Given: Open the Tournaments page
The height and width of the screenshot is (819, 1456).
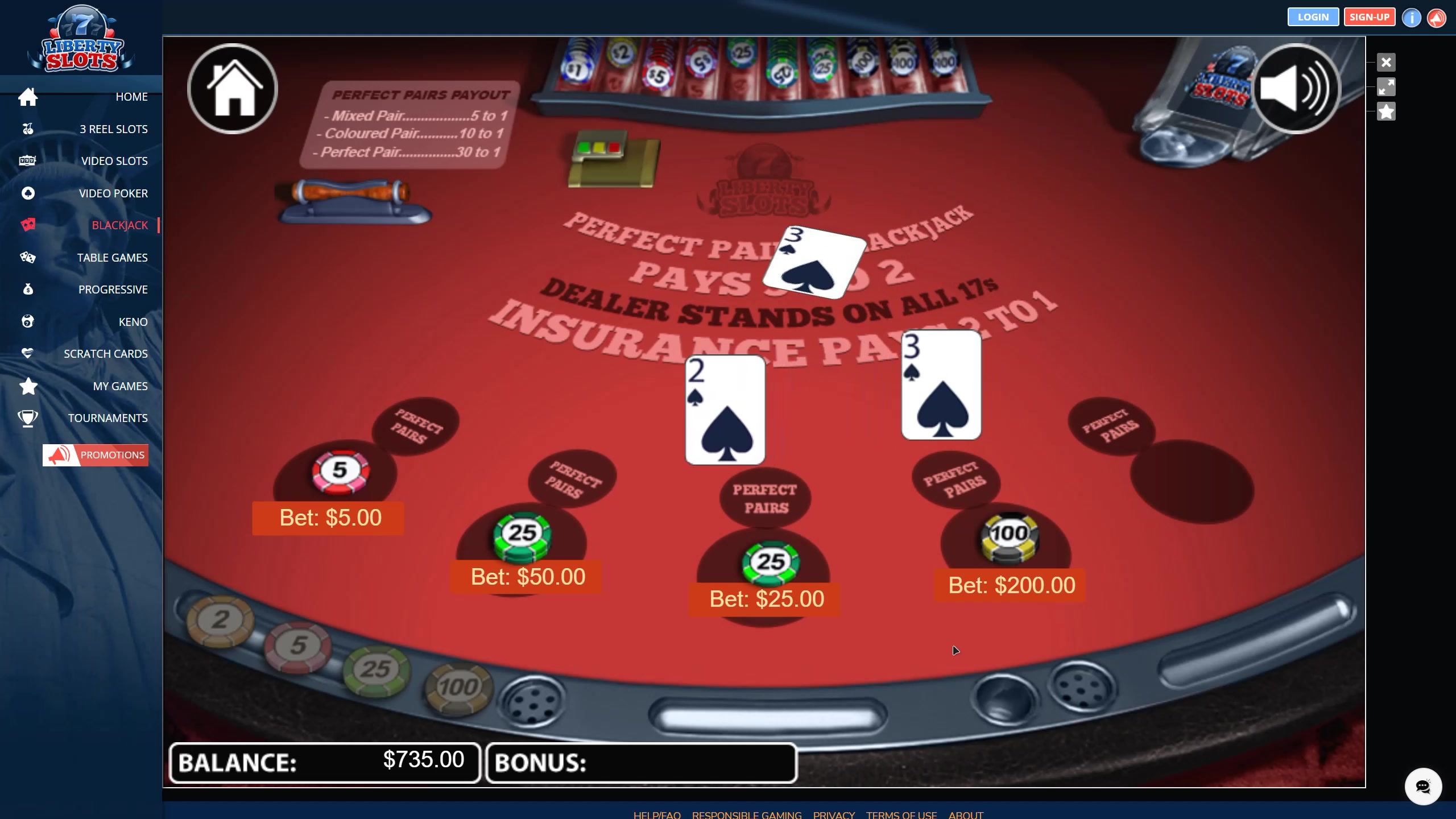Looking at the screenshot, I should click(x=107, y=418).
